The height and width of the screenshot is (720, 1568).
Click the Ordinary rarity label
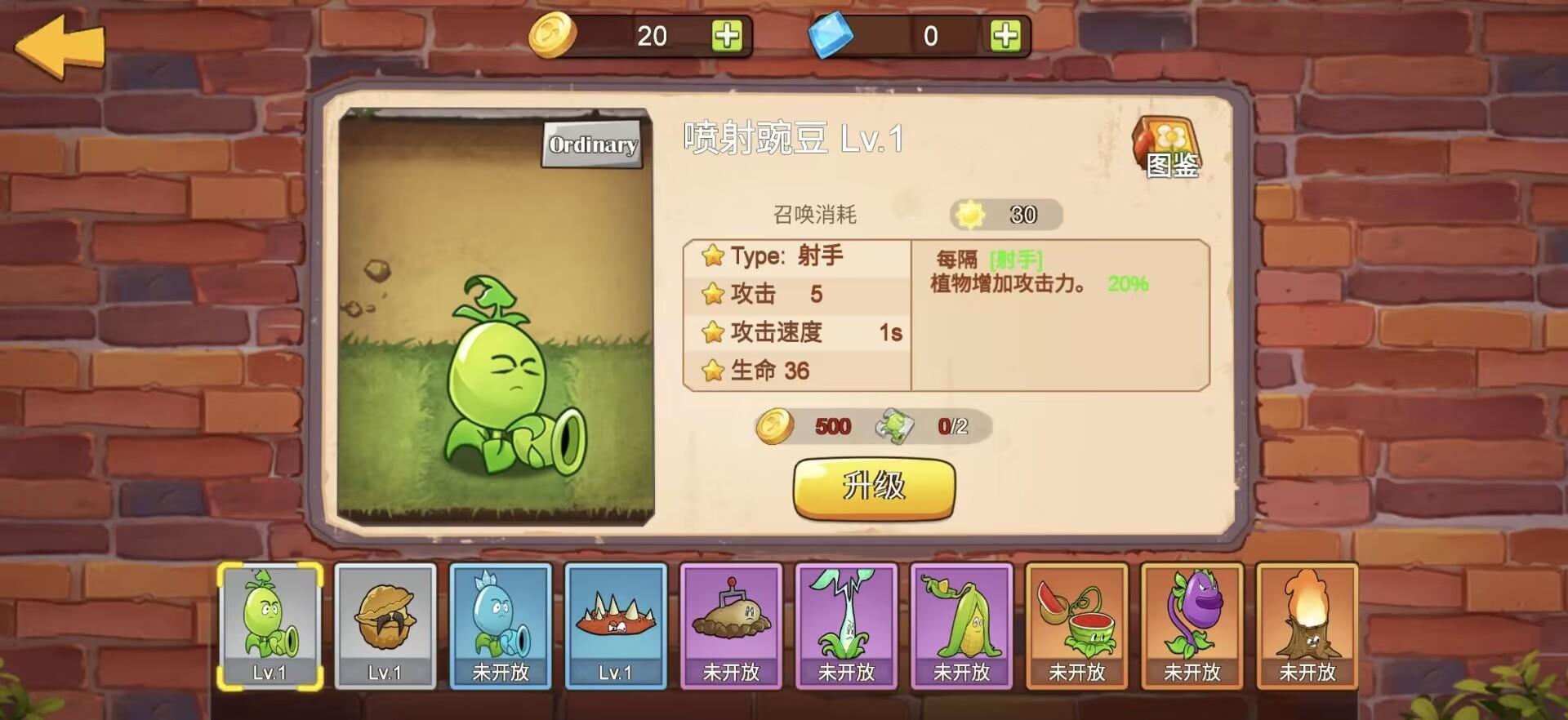591,144
